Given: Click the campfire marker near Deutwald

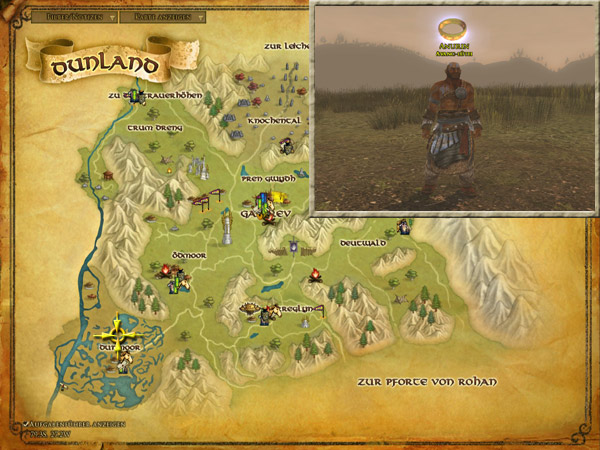Looking at the screenshot, I should pyautogui.click(x=315, y=274).
